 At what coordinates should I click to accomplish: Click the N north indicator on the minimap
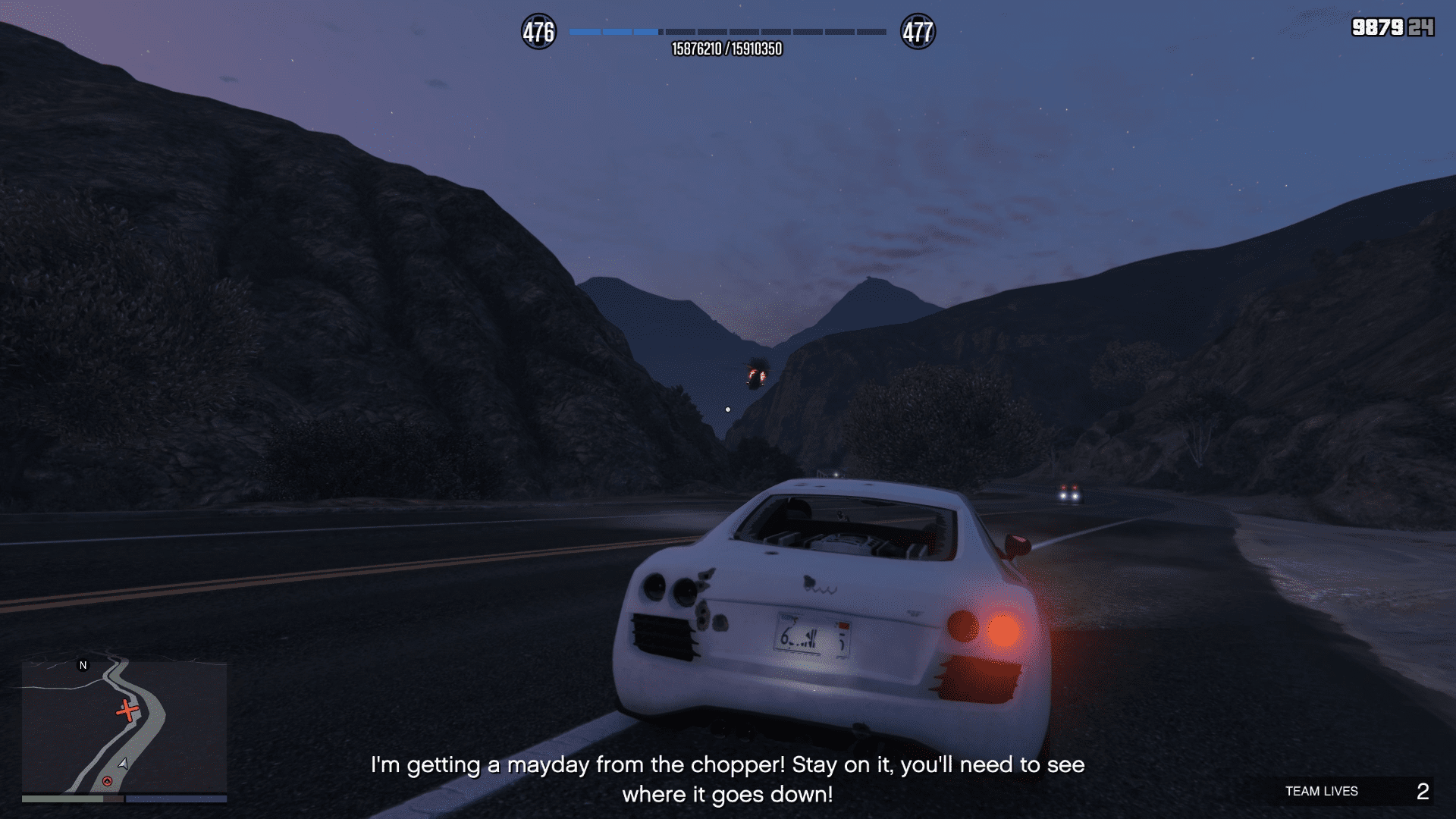point(83,665)
